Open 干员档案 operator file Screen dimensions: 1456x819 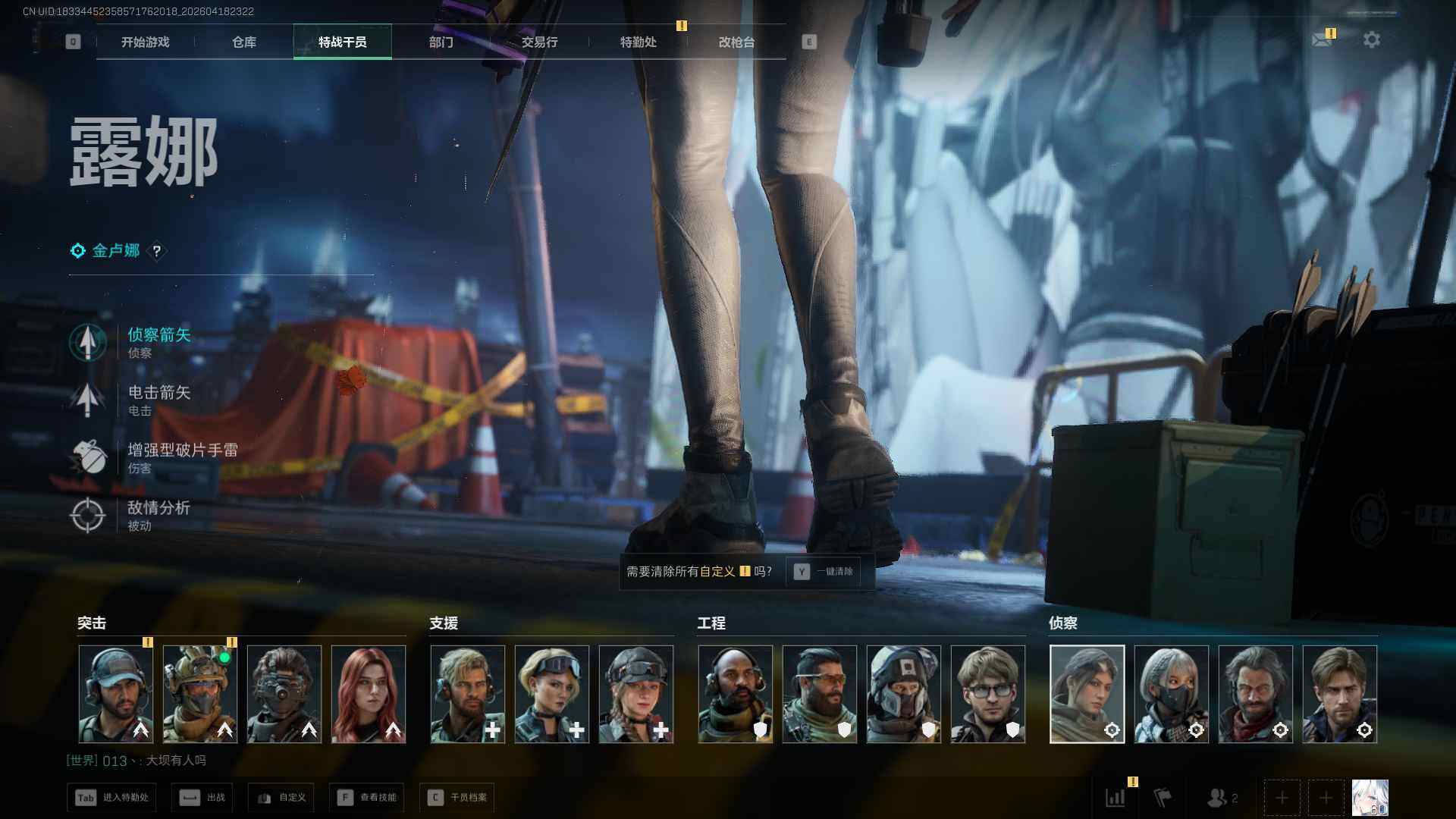457,798
